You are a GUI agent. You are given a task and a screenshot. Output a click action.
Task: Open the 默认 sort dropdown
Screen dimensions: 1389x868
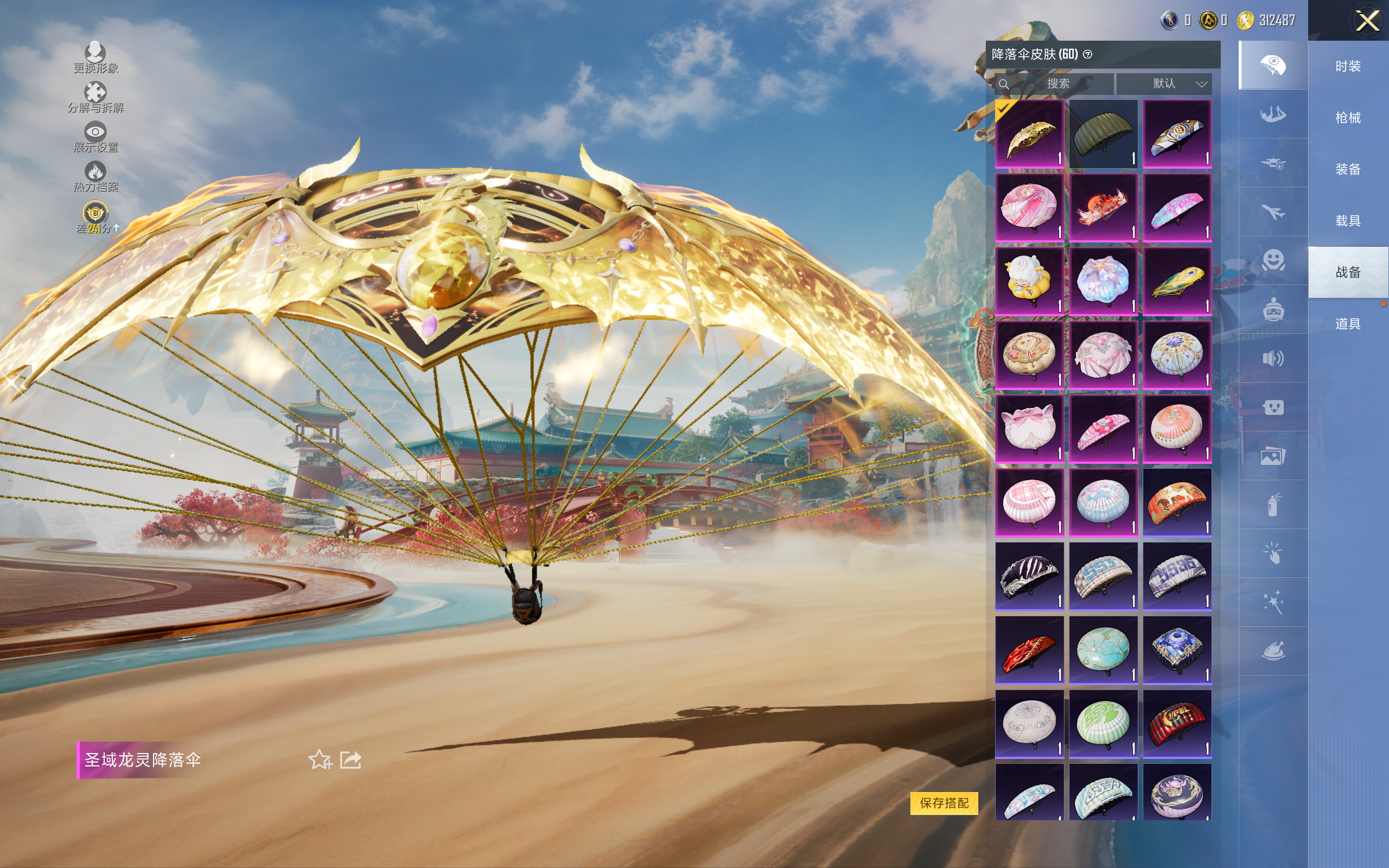pos(1164,84)
